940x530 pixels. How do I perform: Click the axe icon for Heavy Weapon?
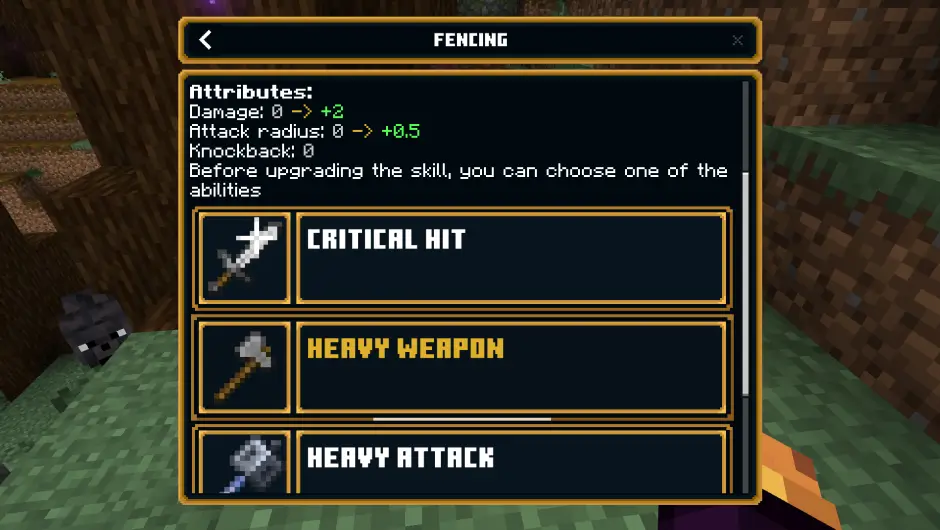(245, 367)
